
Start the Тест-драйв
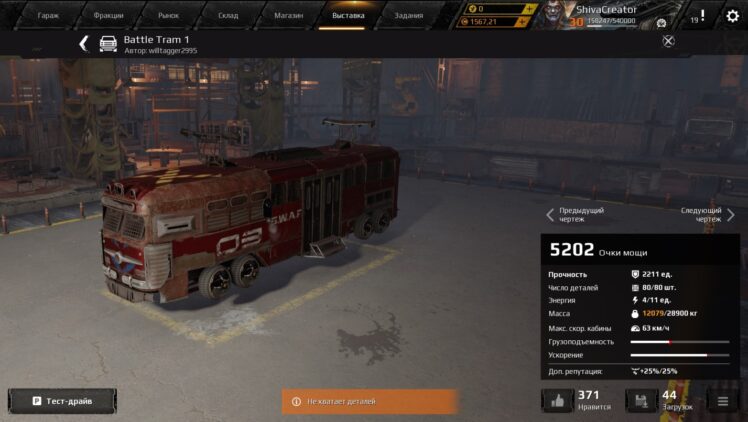62,401
